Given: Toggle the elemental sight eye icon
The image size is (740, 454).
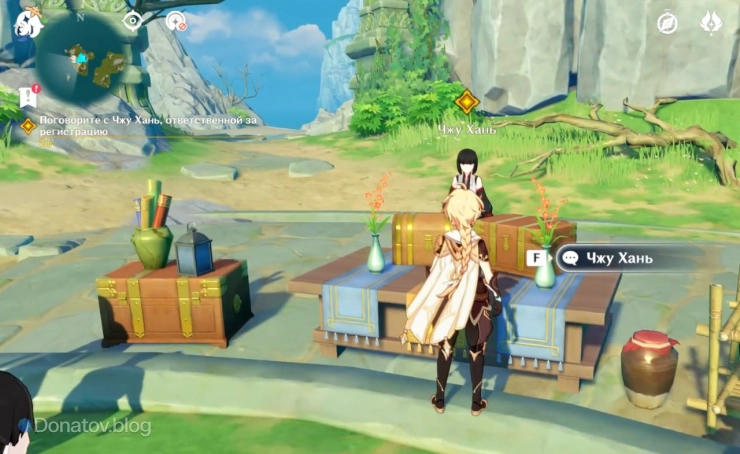Looking at the screenshot, I should pyautogui.click(x=132, y=20).
